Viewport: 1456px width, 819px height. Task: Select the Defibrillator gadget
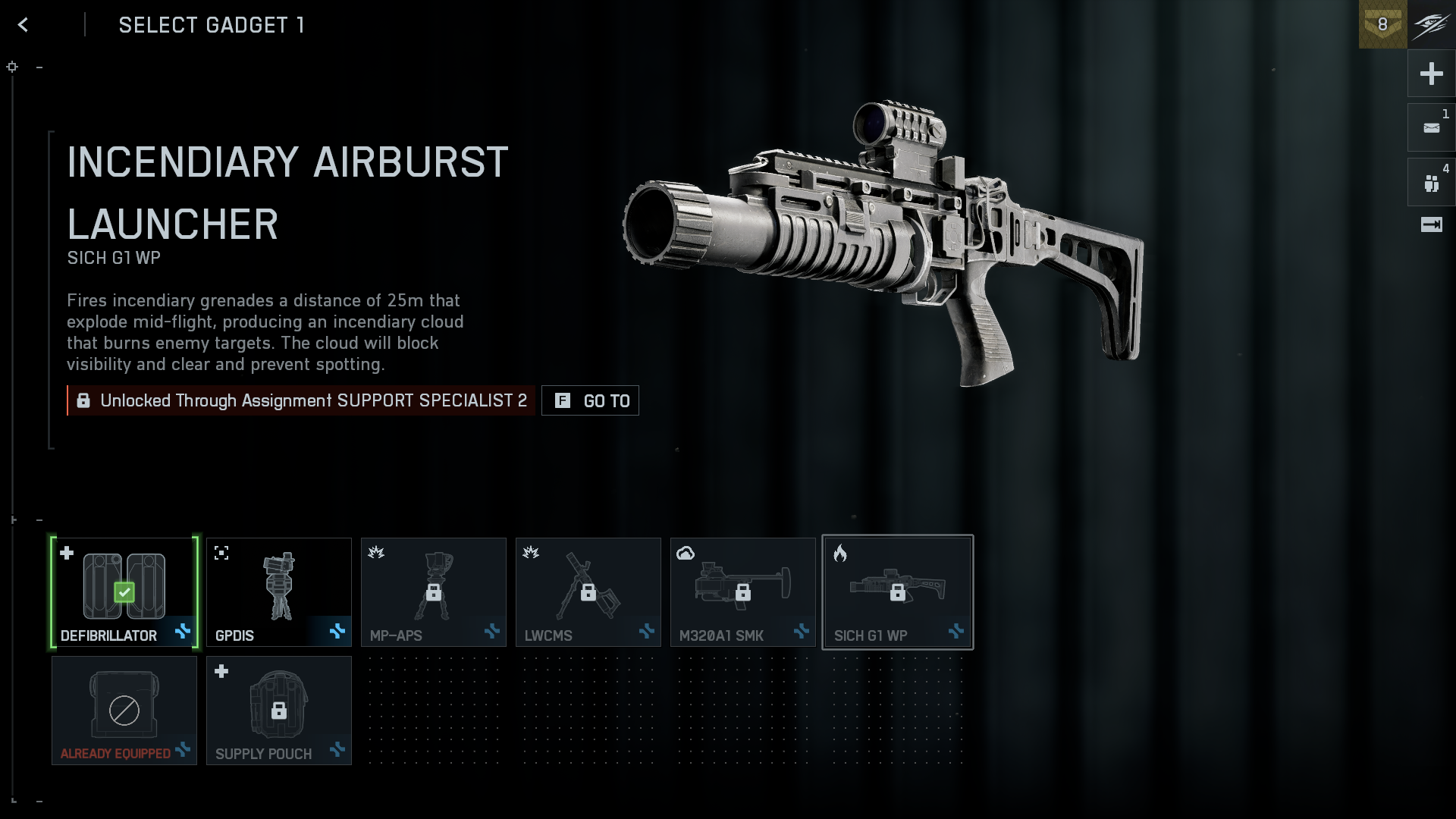click(124, 592)
